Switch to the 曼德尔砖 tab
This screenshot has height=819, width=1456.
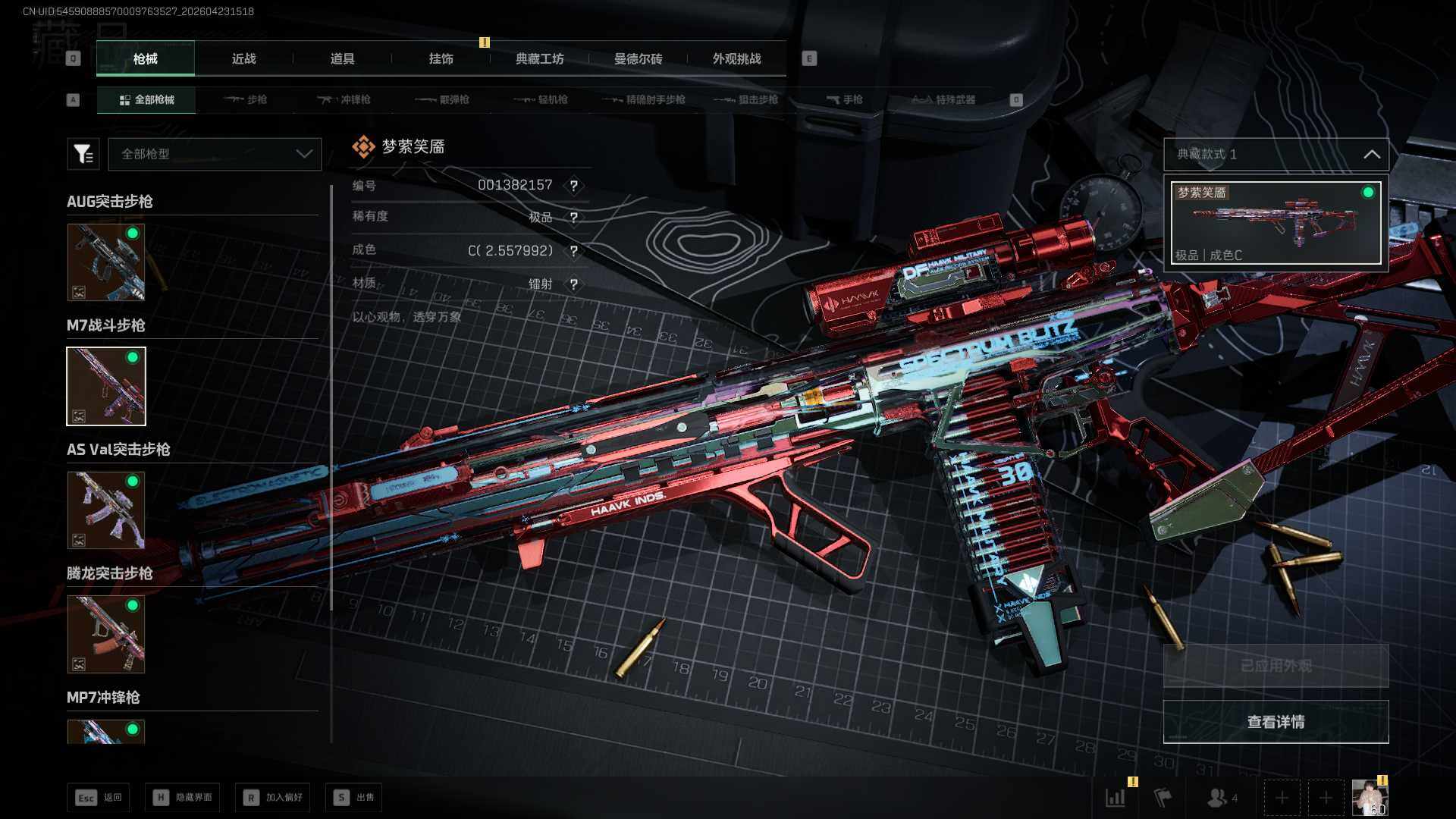638,59
